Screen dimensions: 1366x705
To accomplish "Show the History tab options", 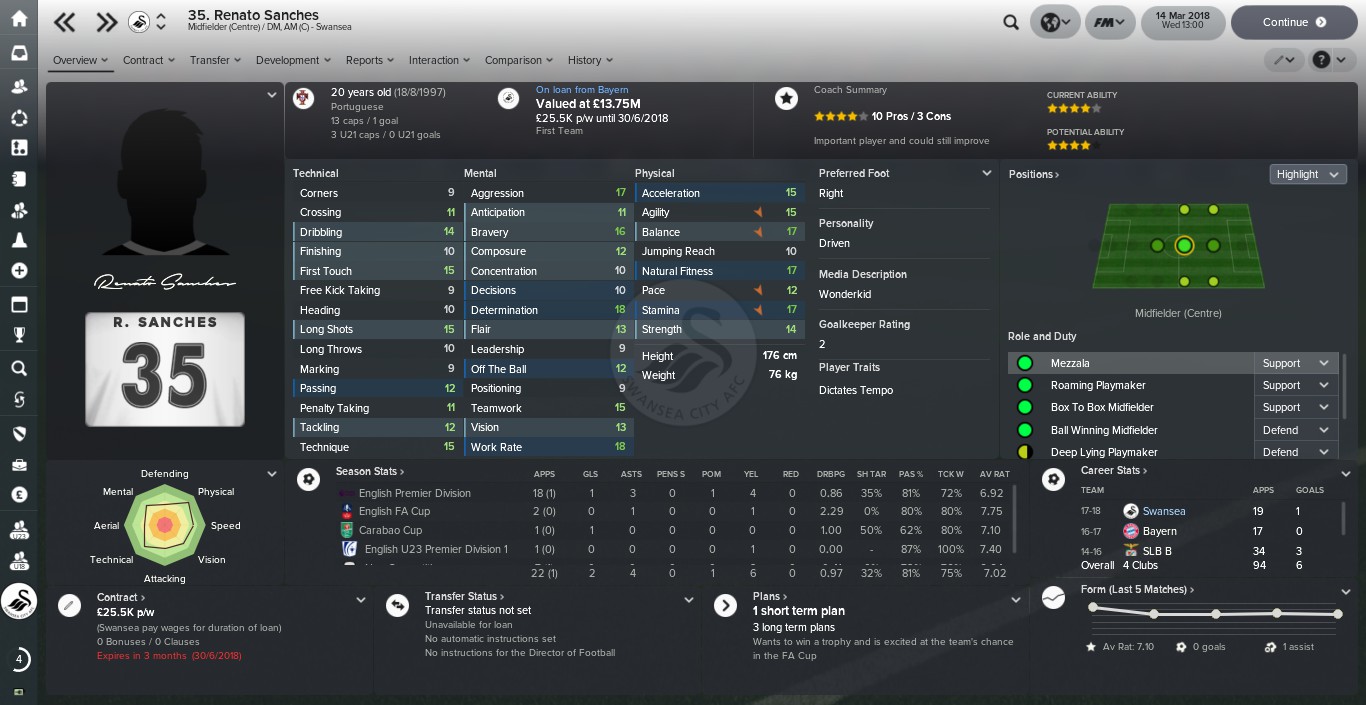I will pyautogui.click(x=590, y=60).
